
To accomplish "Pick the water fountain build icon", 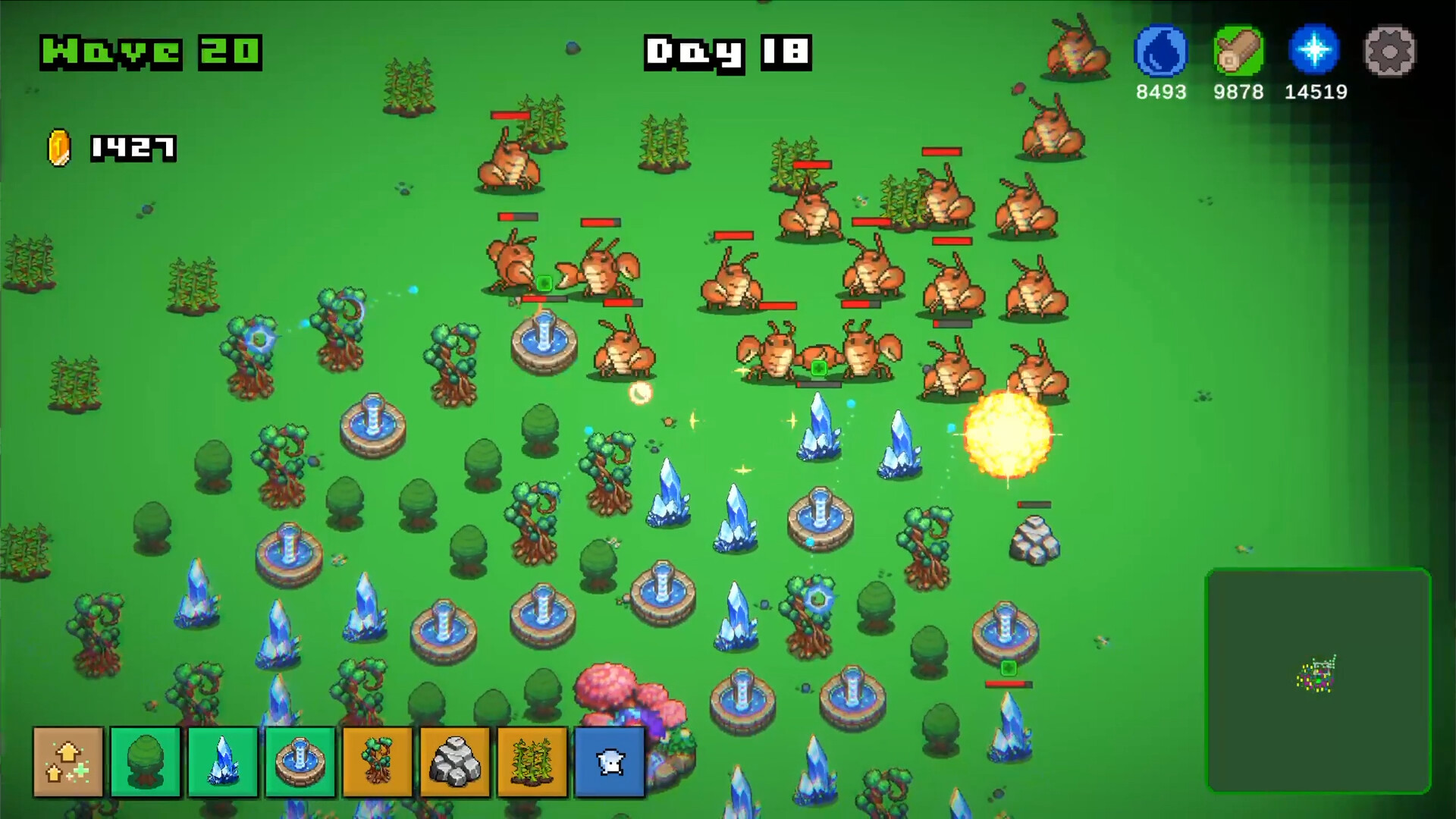I will pos(299,761).
